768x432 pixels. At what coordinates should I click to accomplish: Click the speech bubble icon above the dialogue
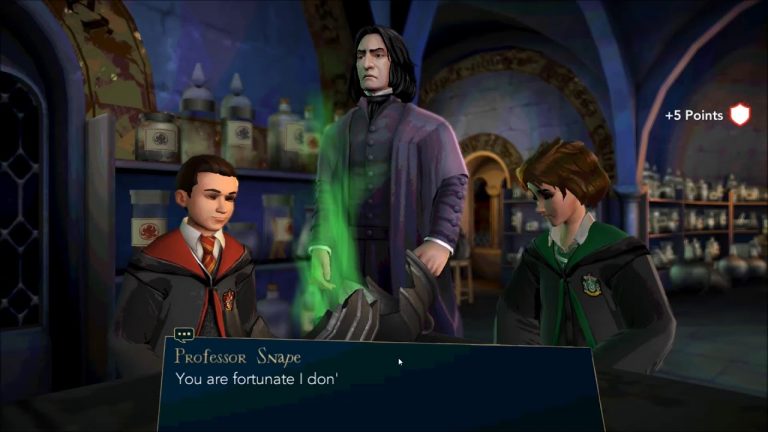[184, 335]
